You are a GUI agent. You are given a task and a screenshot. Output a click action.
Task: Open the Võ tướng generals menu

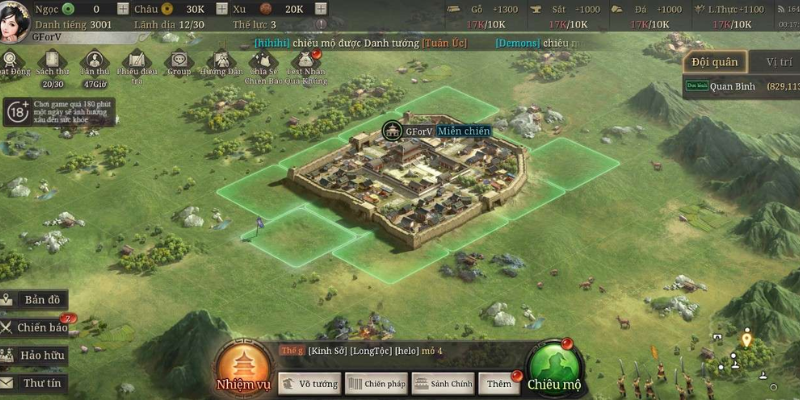(x=308, y=383)
